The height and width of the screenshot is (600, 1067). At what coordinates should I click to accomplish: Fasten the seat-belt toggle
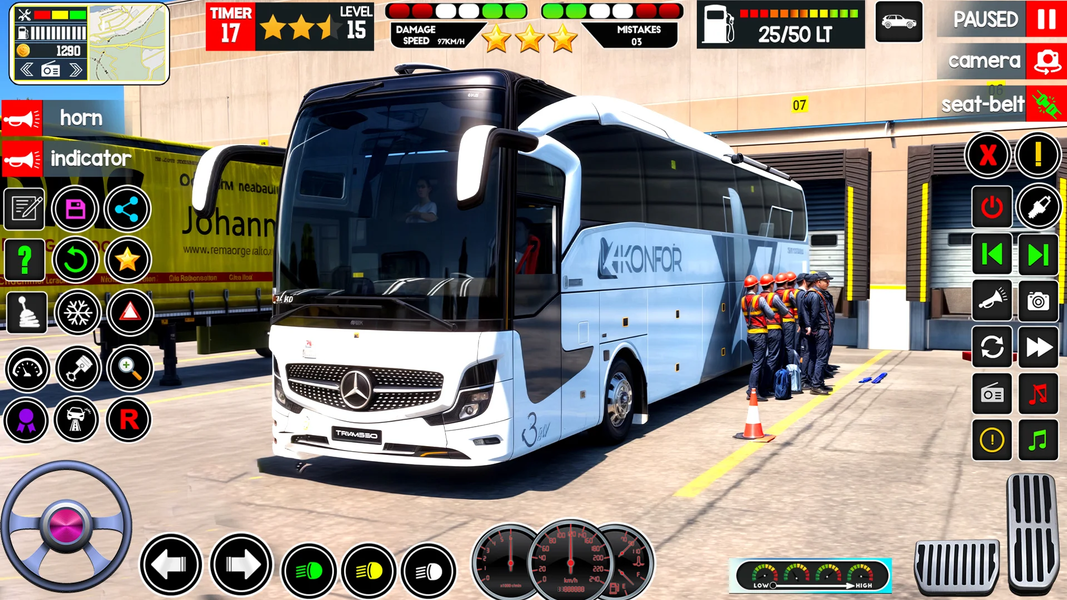1045,103
